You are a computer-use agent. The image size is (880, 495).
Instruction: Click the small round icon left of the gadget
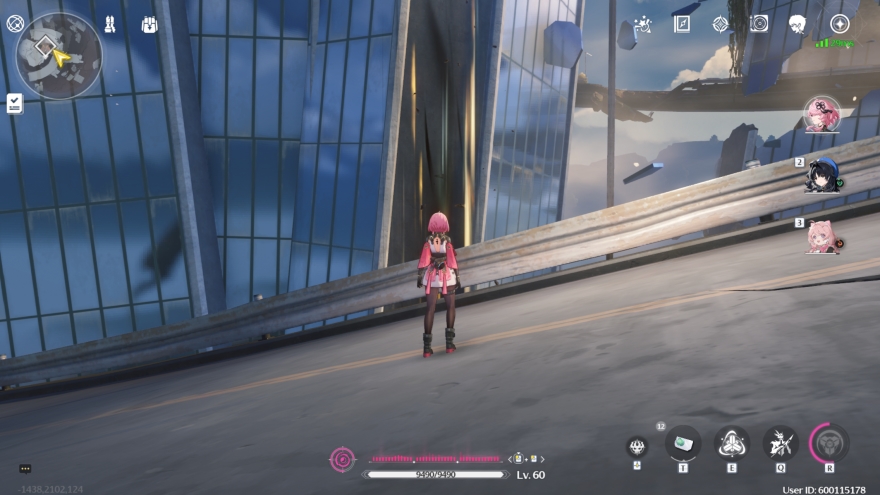637,446
